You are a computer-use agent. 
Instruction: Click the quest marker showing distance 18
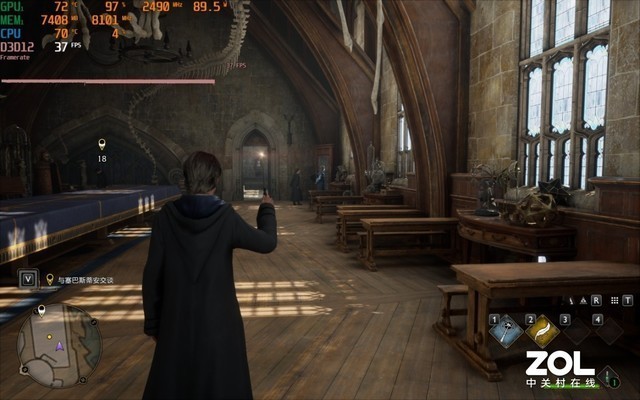(101, 146)
